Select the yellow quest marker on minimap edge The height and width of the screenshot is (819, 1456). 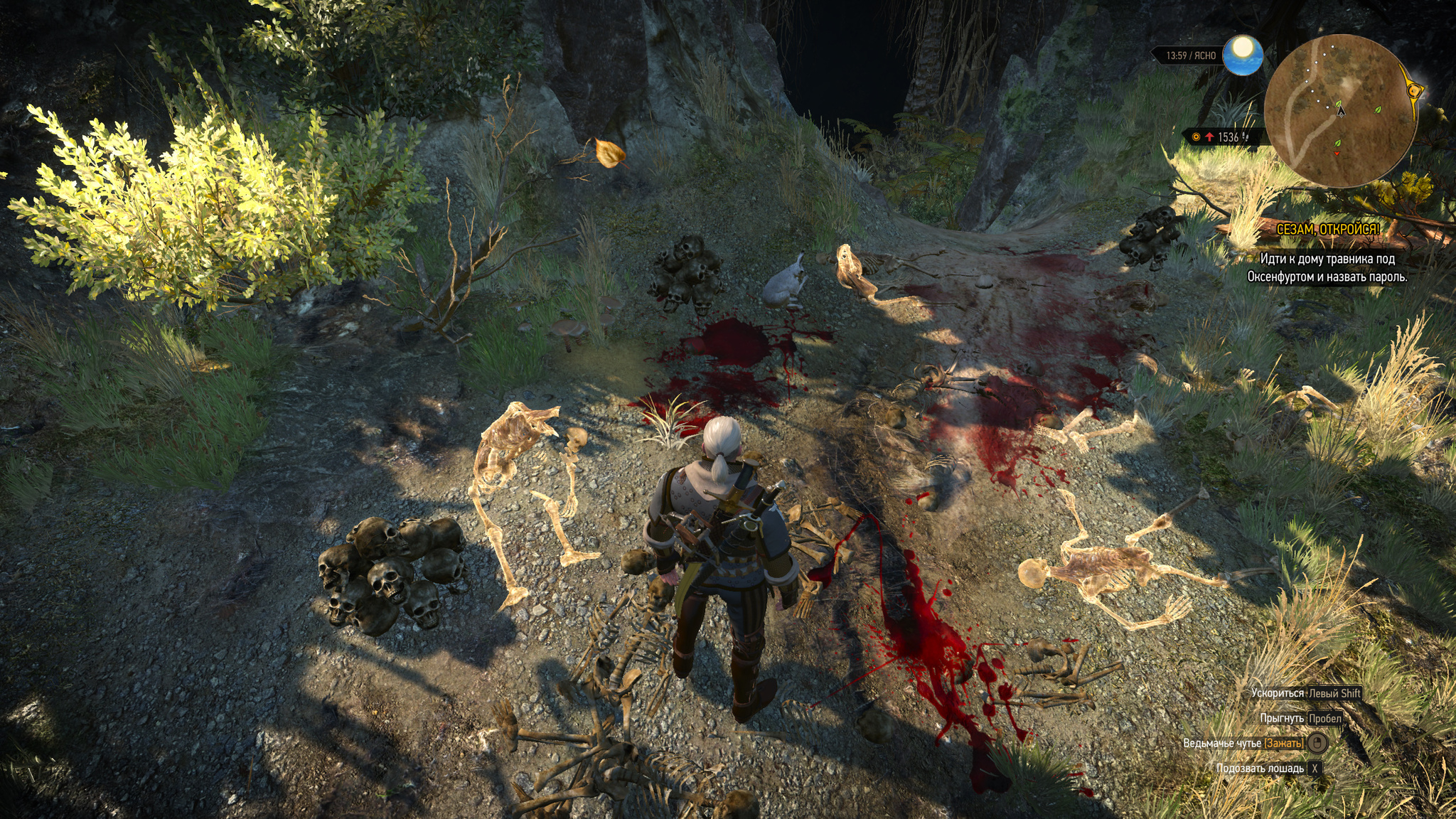pyautogui.click(x=1414, y=90)
